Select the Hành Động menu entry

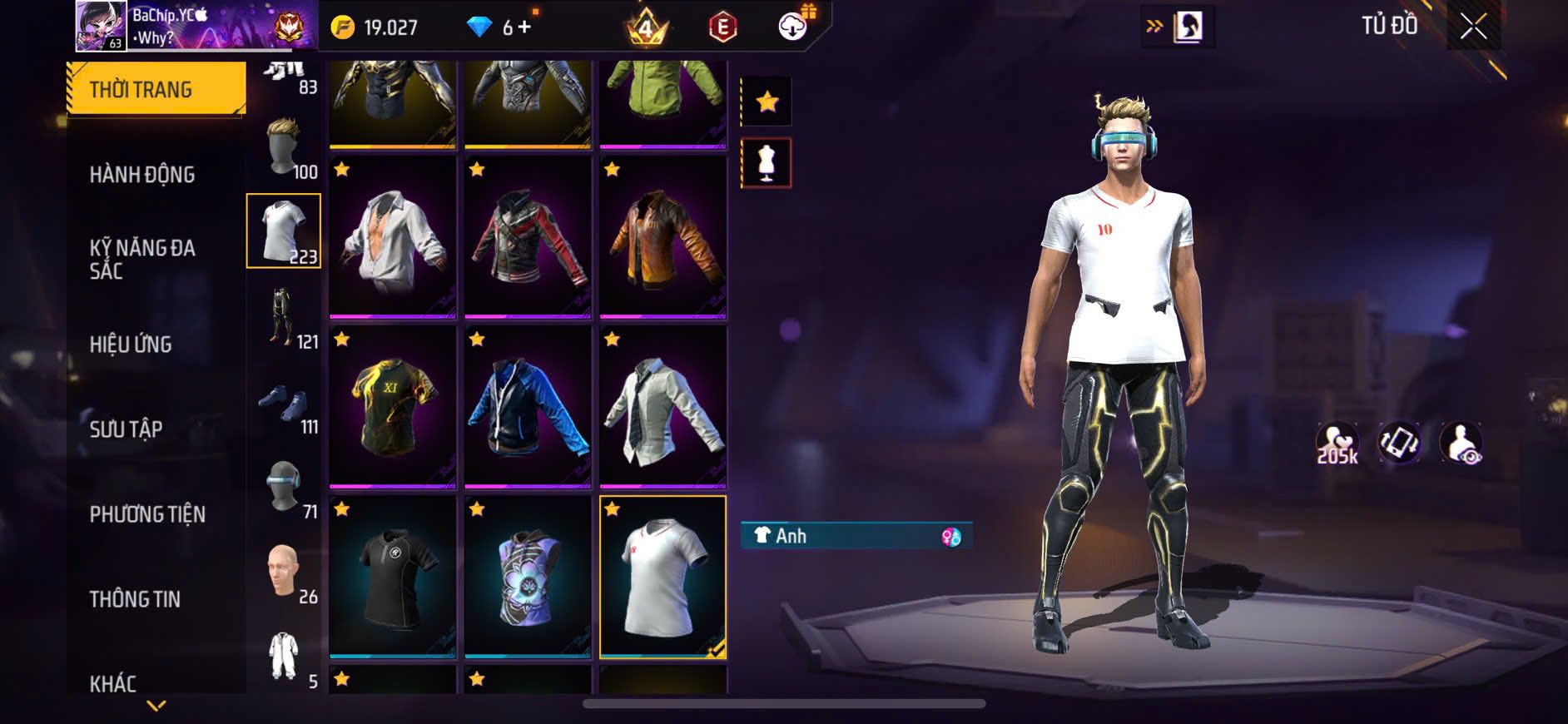(142, 175)
